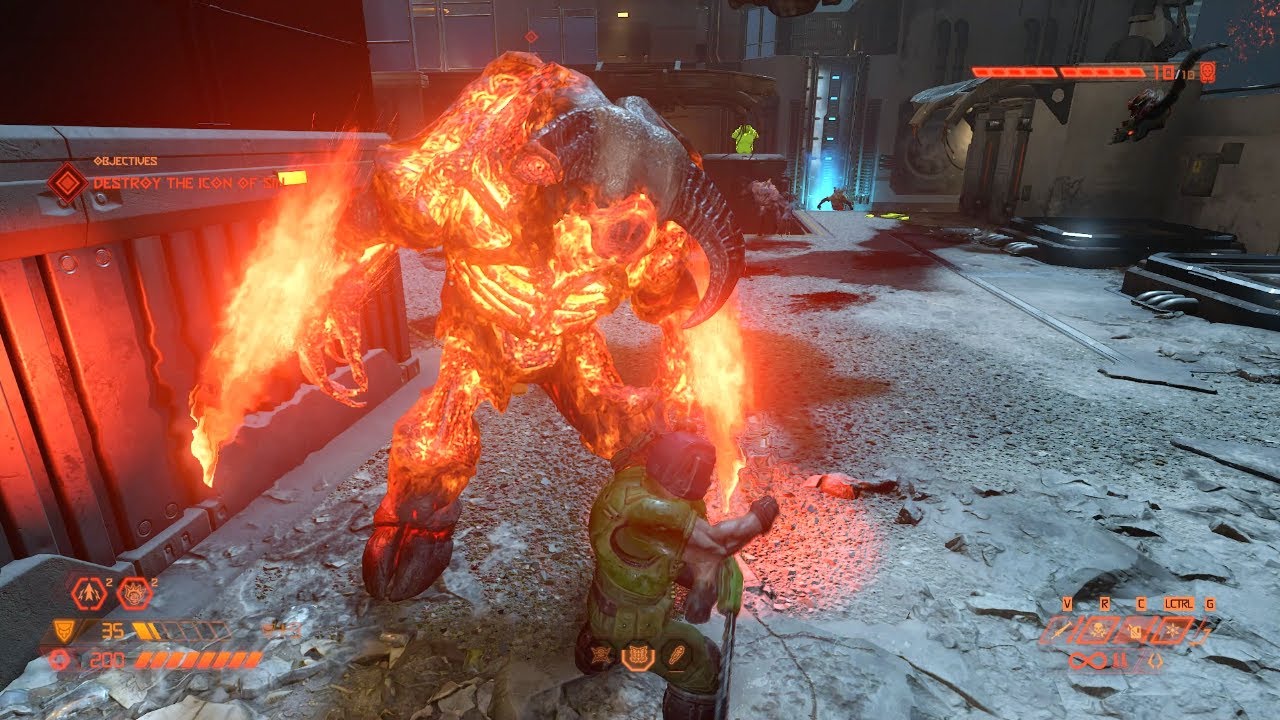Activate the Flame Belch fuel canister slot
1280x720 pixels.
coord(1136,630)
